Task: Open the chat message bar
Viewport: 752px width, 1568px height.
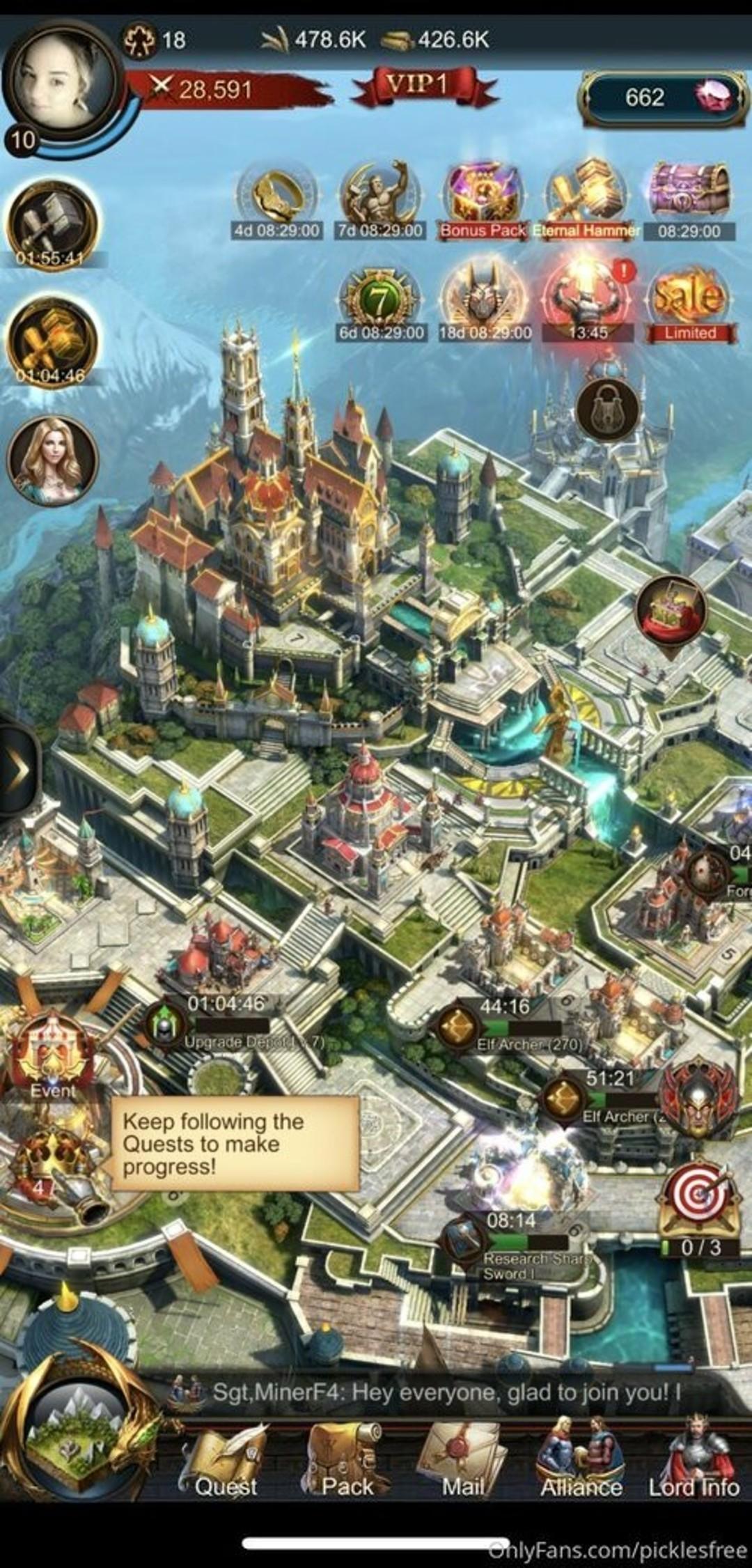Action: (446, 1392)
